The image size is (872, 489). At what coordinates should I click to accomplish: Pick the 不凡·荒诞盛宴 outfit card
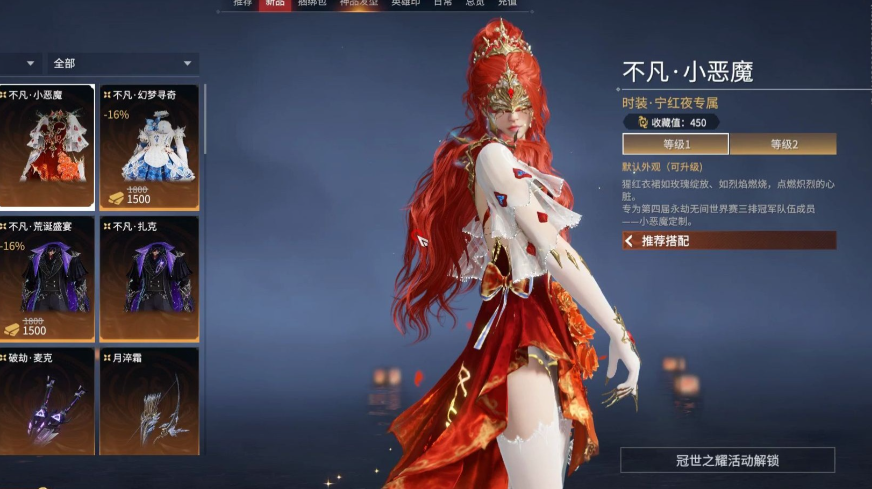click(x=47, y=278)
